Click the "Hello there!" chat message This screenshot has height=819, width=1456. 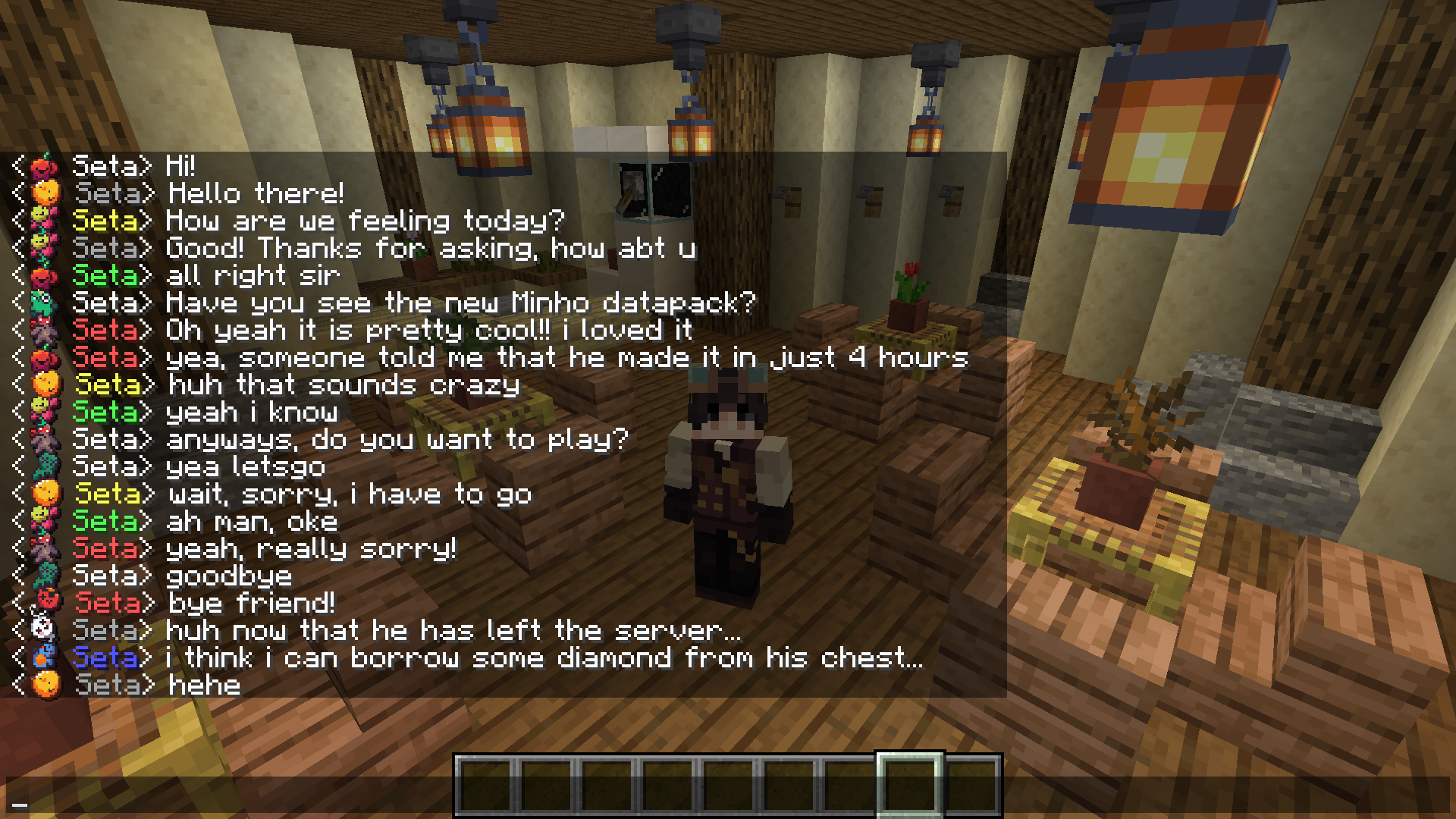pos(256,193)
